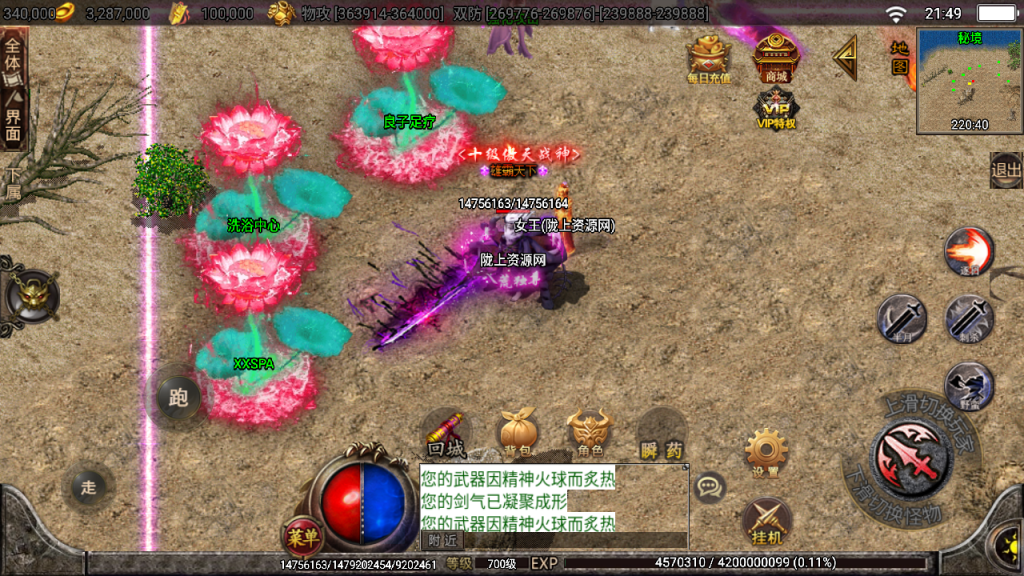Use the 回城 return-to-town scroll

point(445,433)
